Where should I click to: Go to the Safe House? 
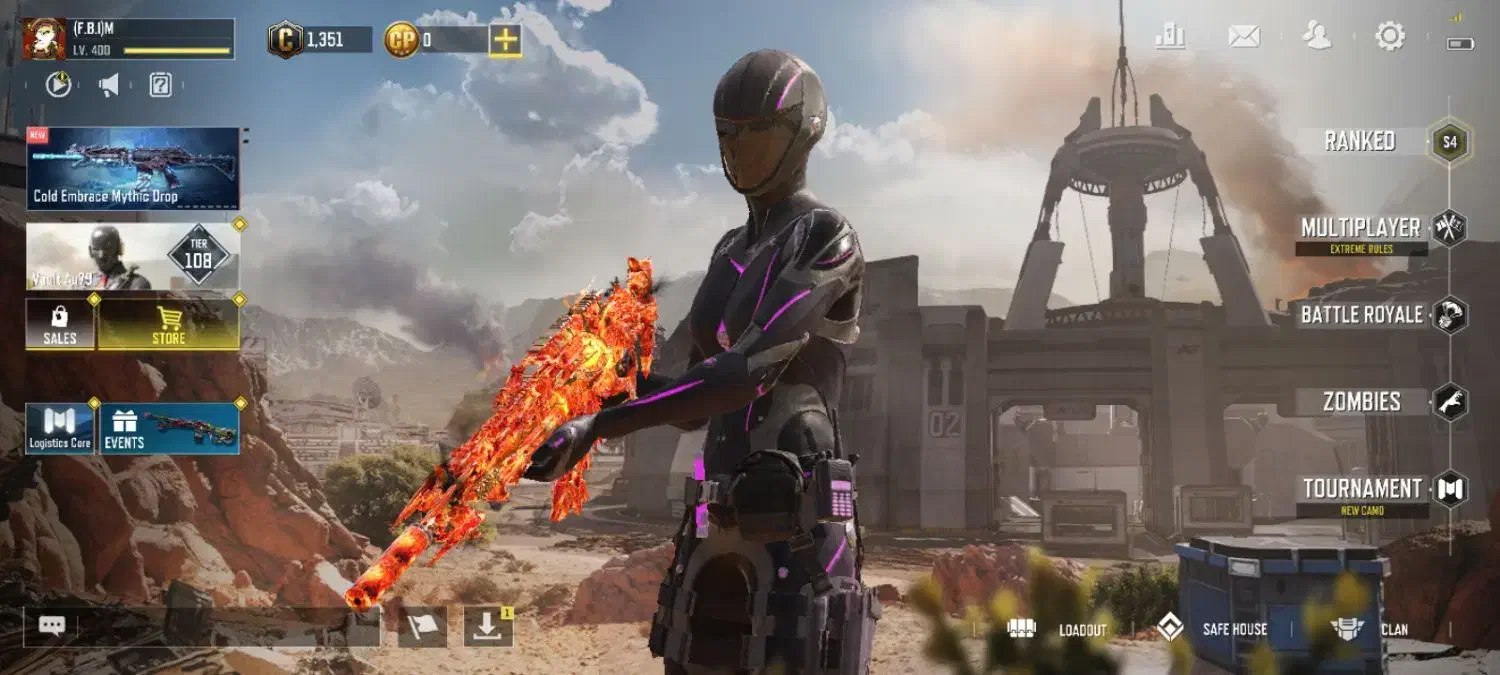(1212, 629)
